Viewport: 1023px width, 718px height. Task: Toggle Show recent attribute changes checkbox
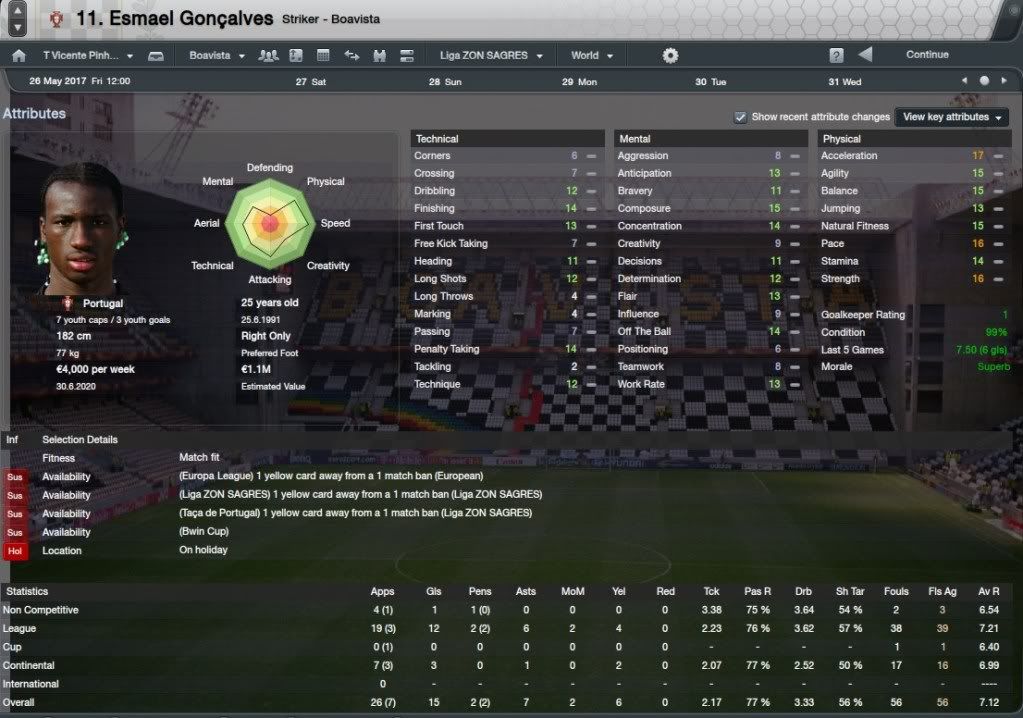click(740, 117)
